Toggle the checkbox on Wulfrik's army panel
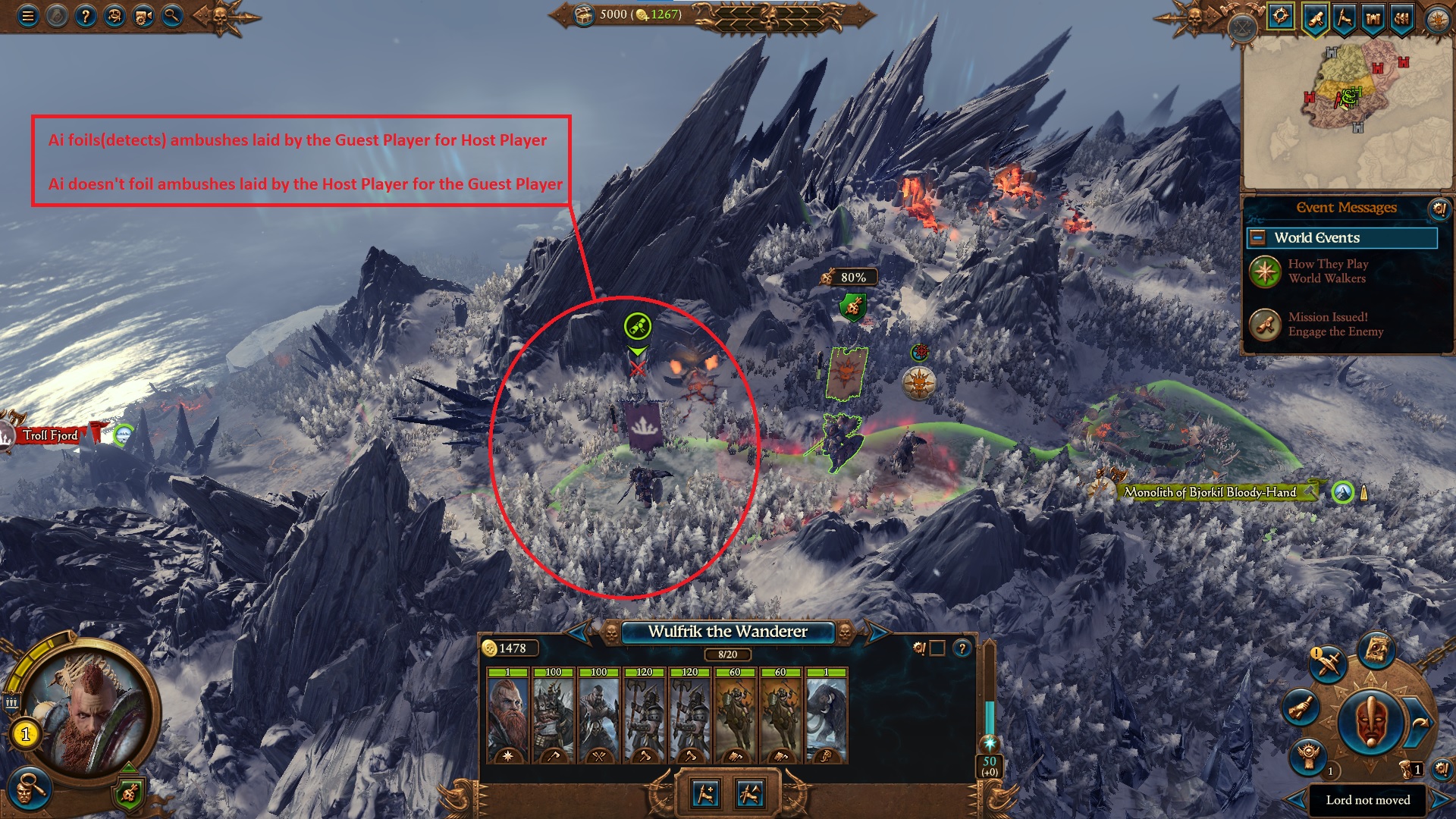 pyautogui.click(x=937, y=648)
